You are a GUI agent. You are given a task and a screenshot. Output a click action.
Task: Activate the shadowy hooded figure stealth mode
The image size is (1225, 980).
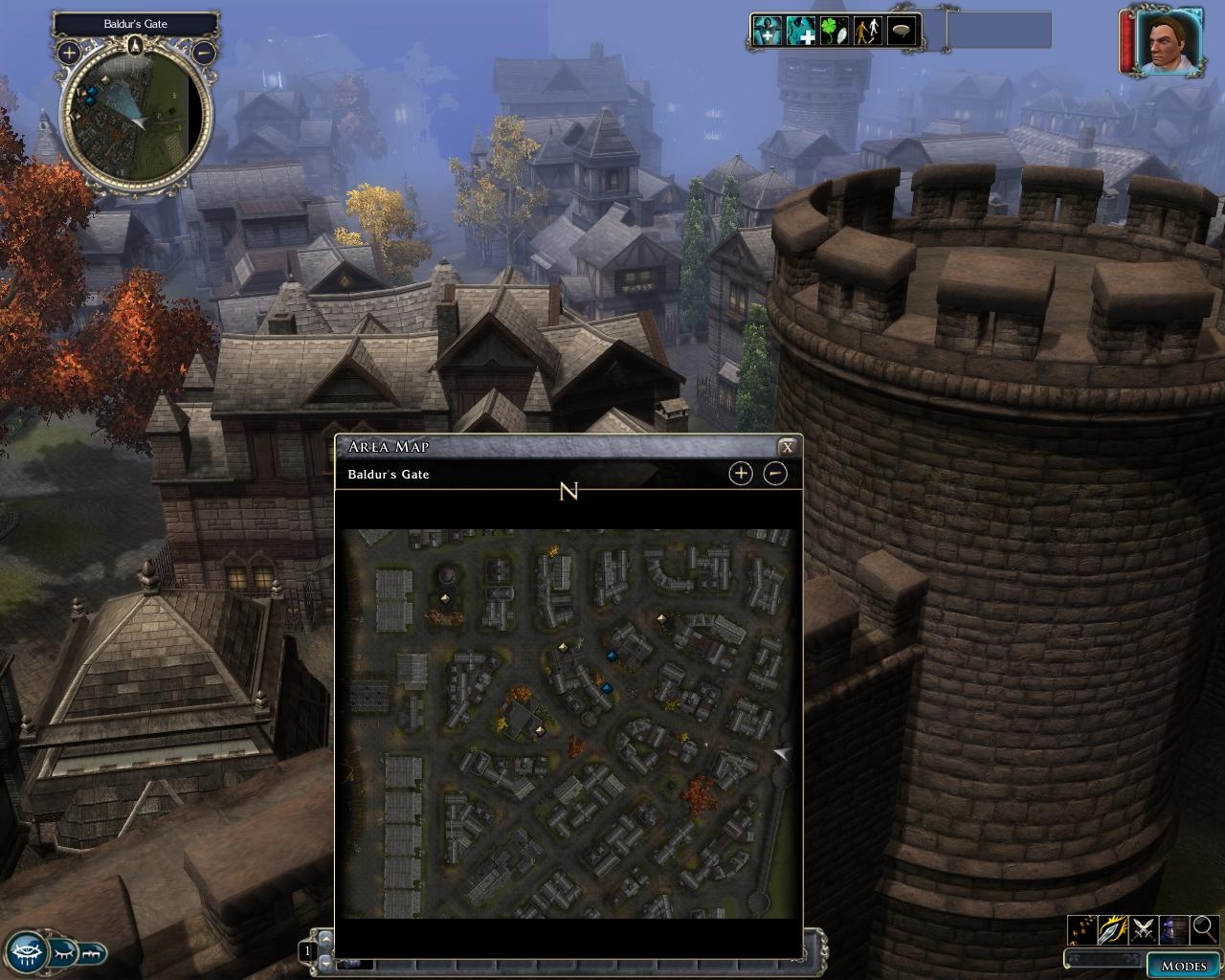[x=1174, y=928]
